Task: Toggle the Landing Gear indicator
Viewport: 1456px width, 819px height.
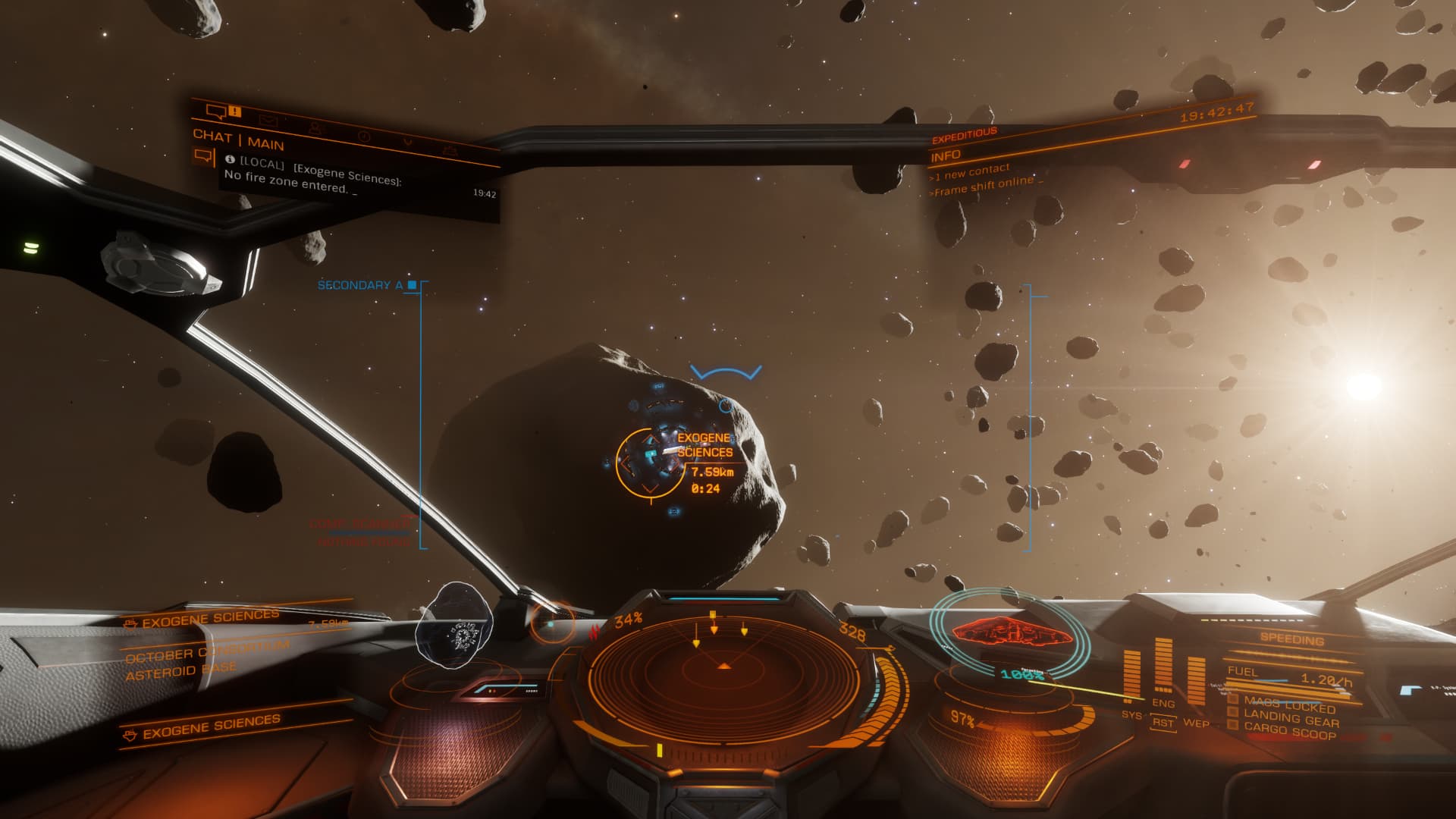Action: 1291,718
